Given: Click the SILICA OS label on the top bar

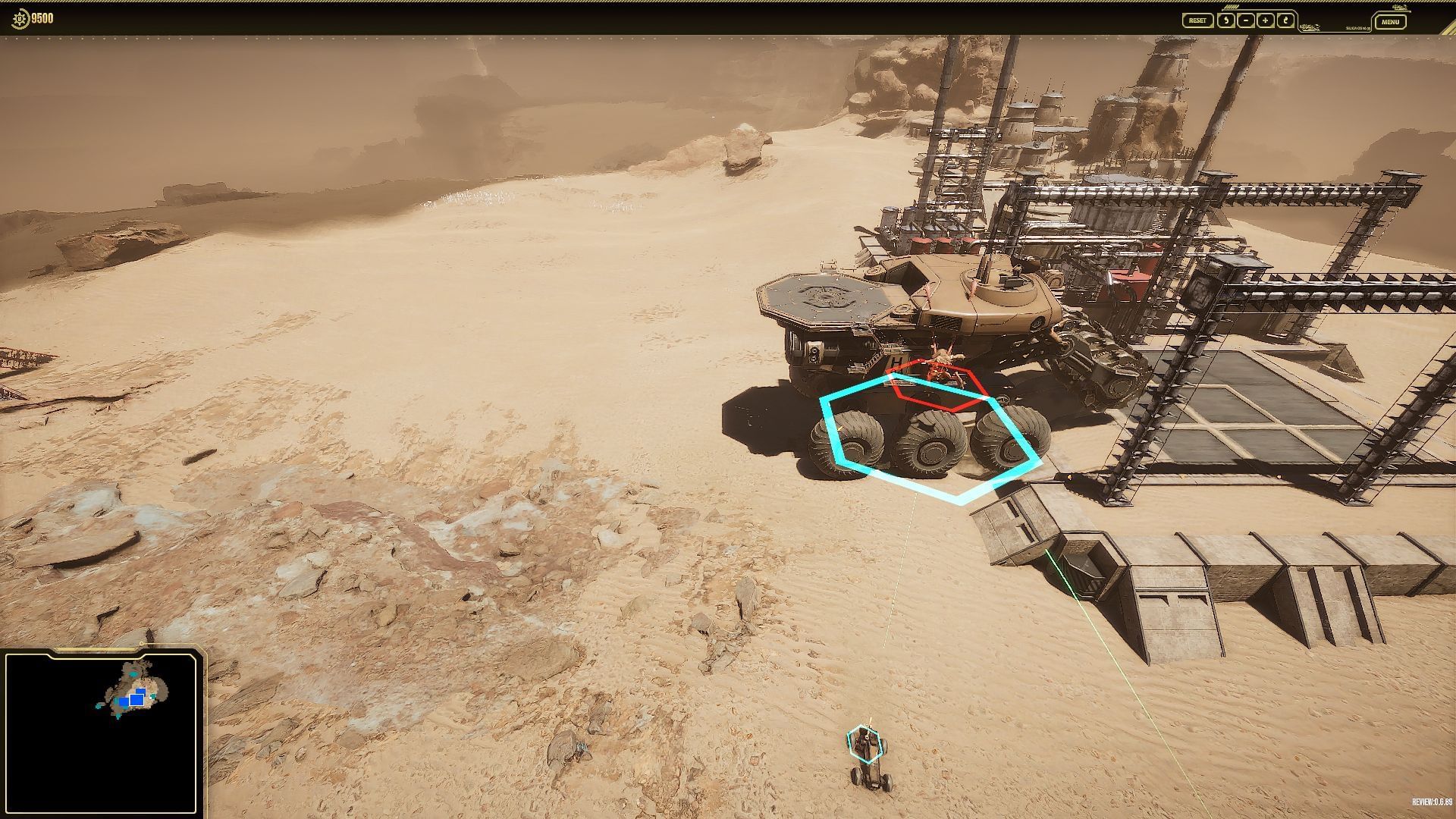Looking at the screenshot, I should (x=1358, y=27).
